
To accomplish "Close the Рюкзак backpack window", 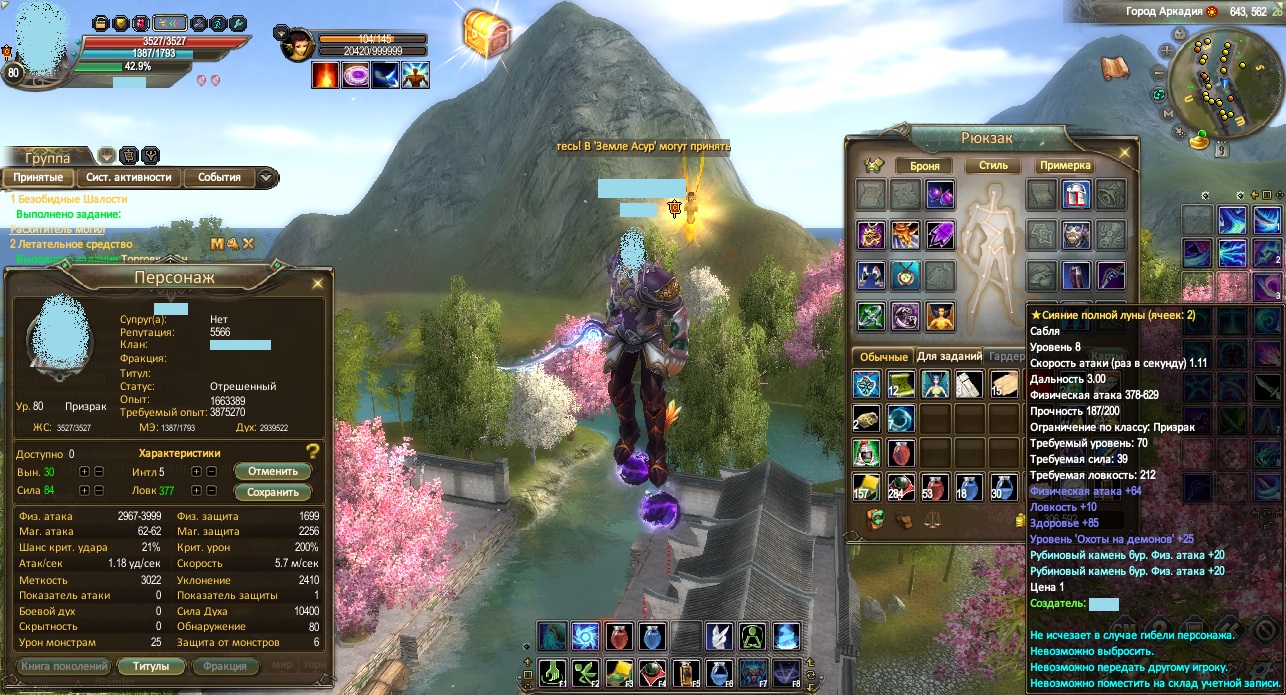I will 1124,153.
